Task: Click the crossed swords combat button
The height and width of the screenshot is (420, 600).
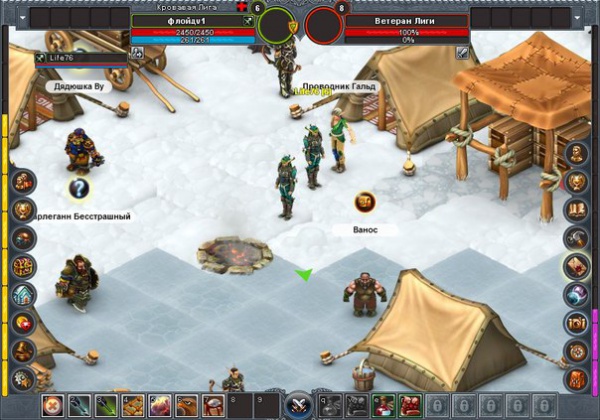Action: coord(298,405)
